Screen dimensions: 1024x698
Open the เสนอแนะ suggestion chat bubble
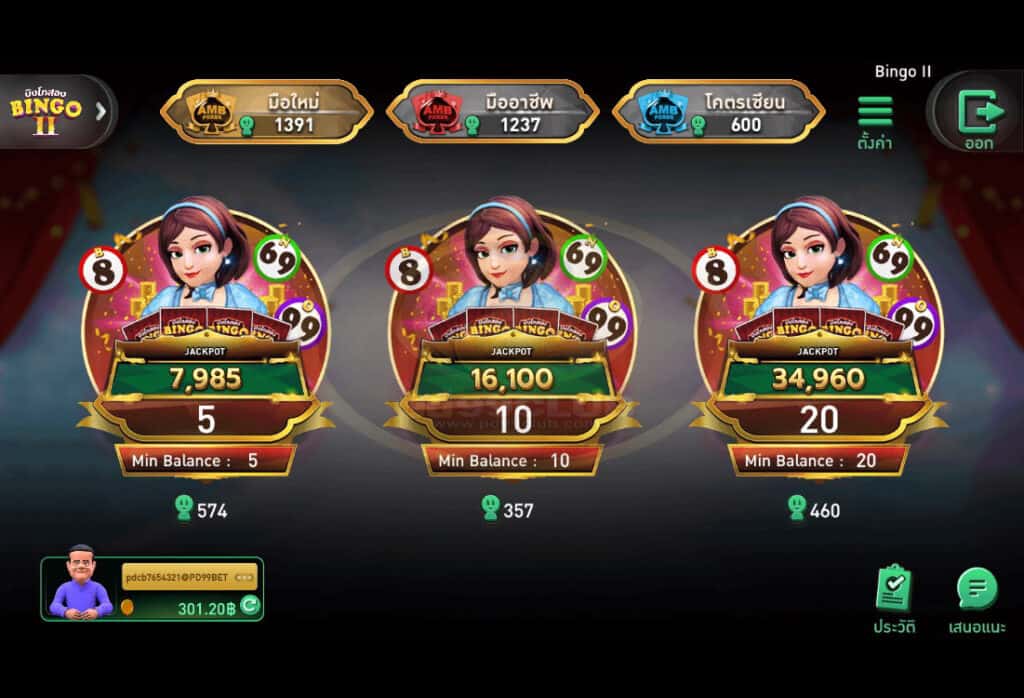[x=977, y=596]
